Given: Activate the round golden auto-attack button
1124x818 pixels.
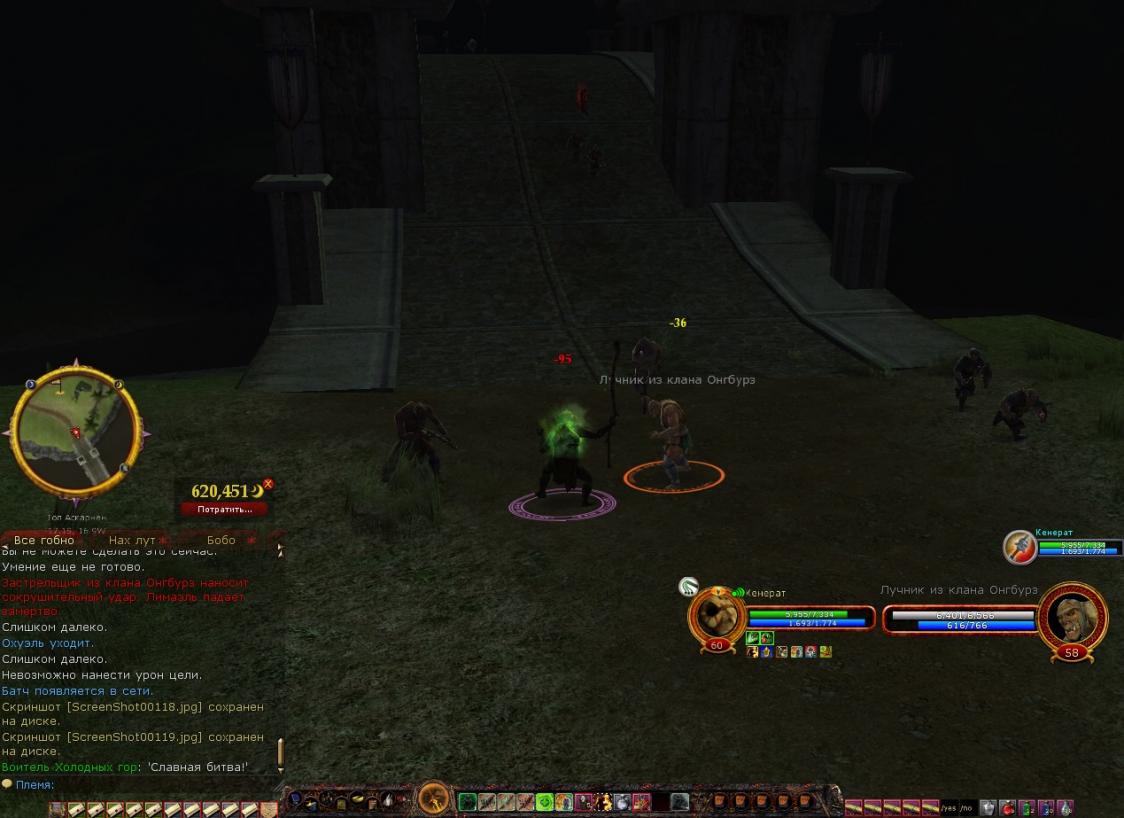Looking at the screenshot, I should coord(434,799).
